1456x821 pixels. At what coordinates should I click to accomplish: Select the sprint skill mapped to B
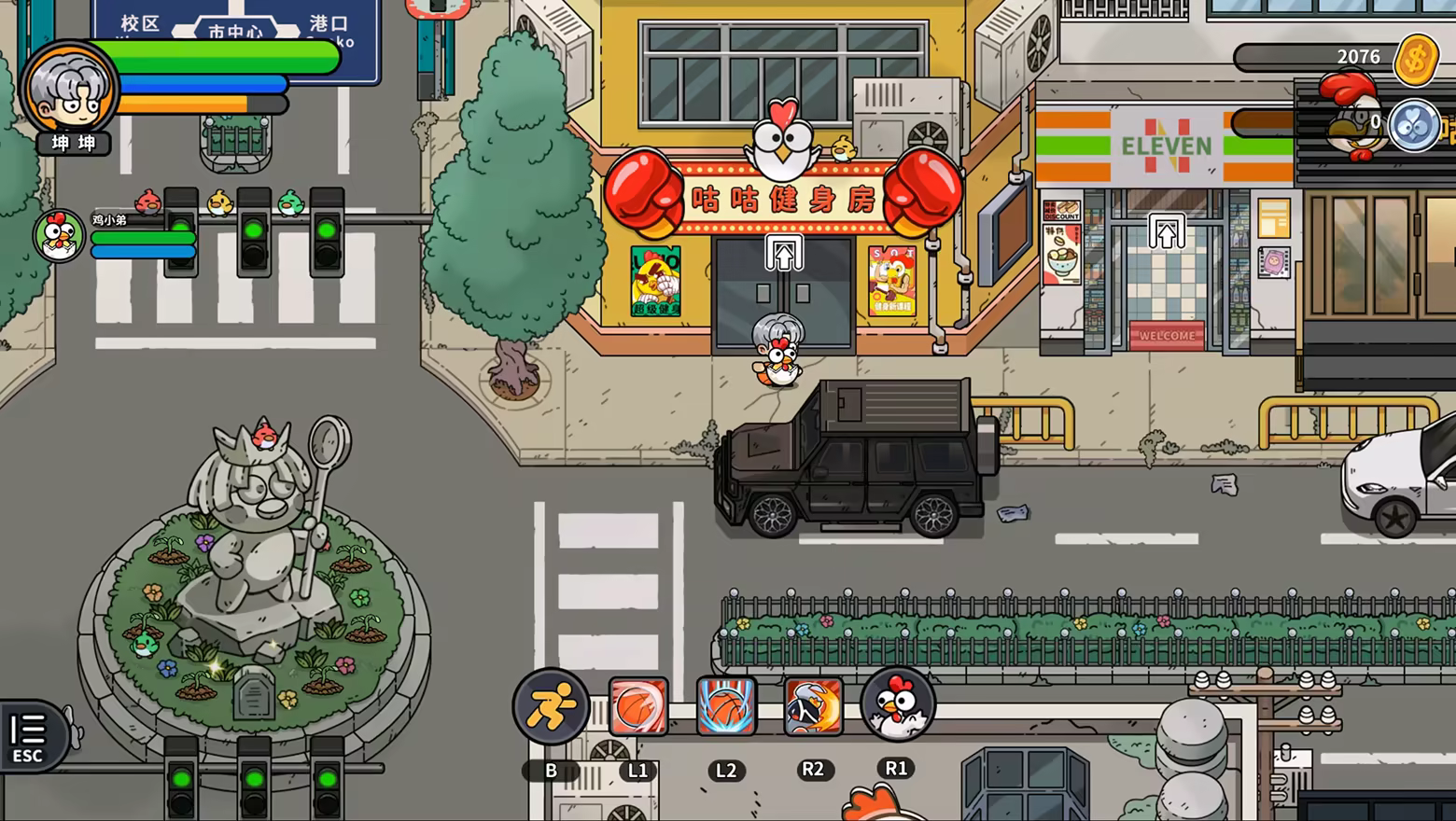[x=551, y=707]
